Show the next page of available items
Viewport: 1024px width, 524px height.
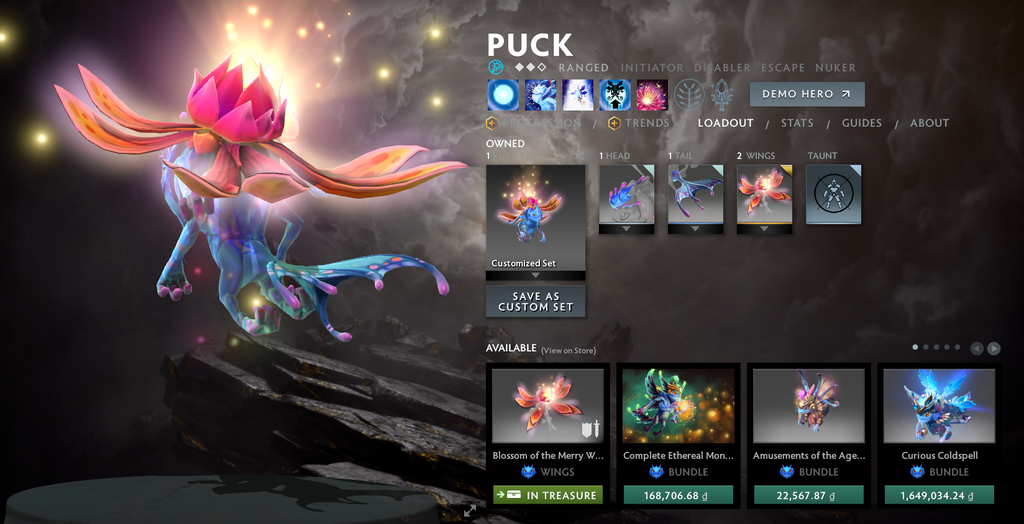pos(993,348)
